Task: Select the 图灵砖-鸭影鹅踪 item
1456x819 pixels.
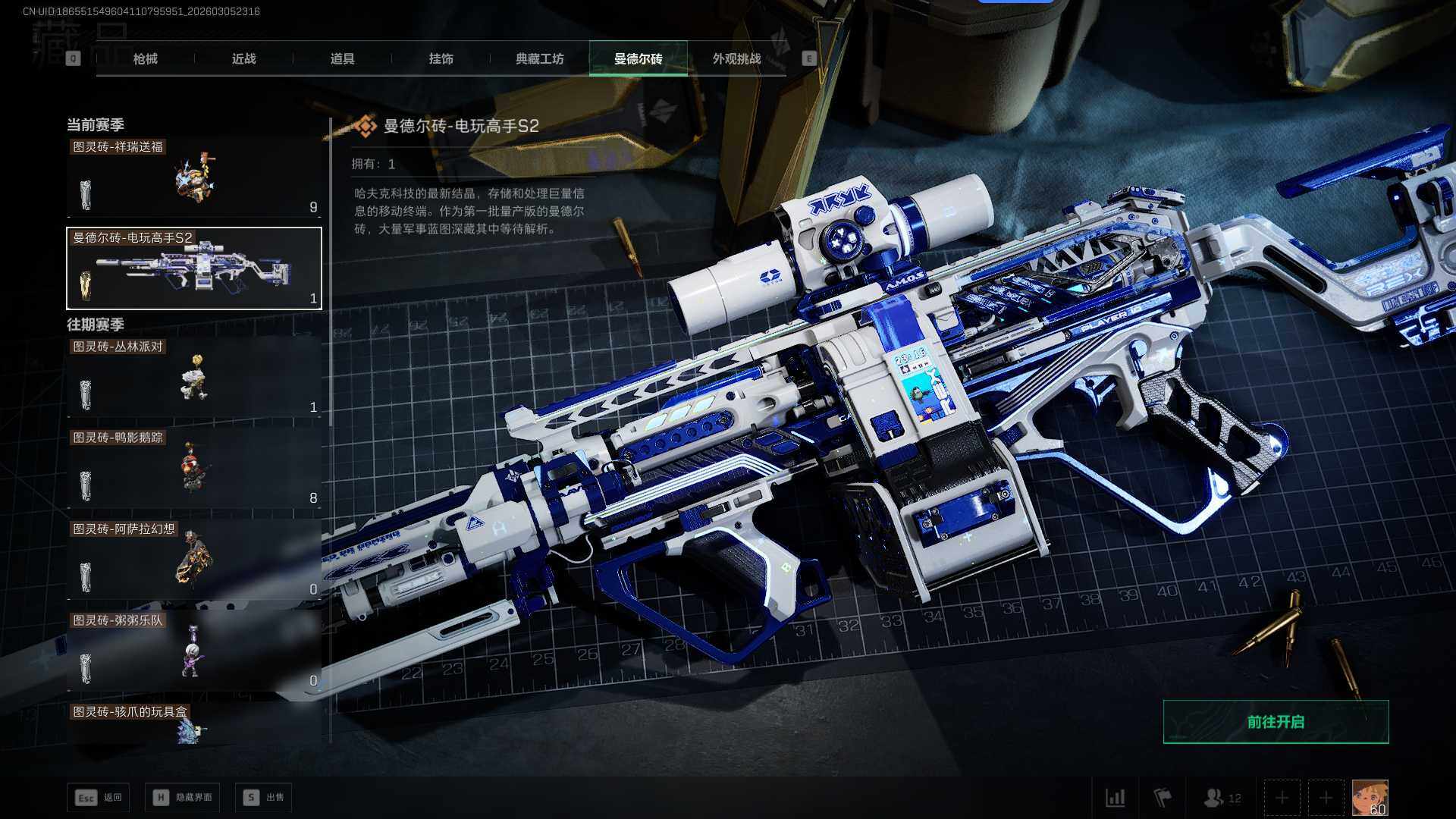Action: pos(193,469)
